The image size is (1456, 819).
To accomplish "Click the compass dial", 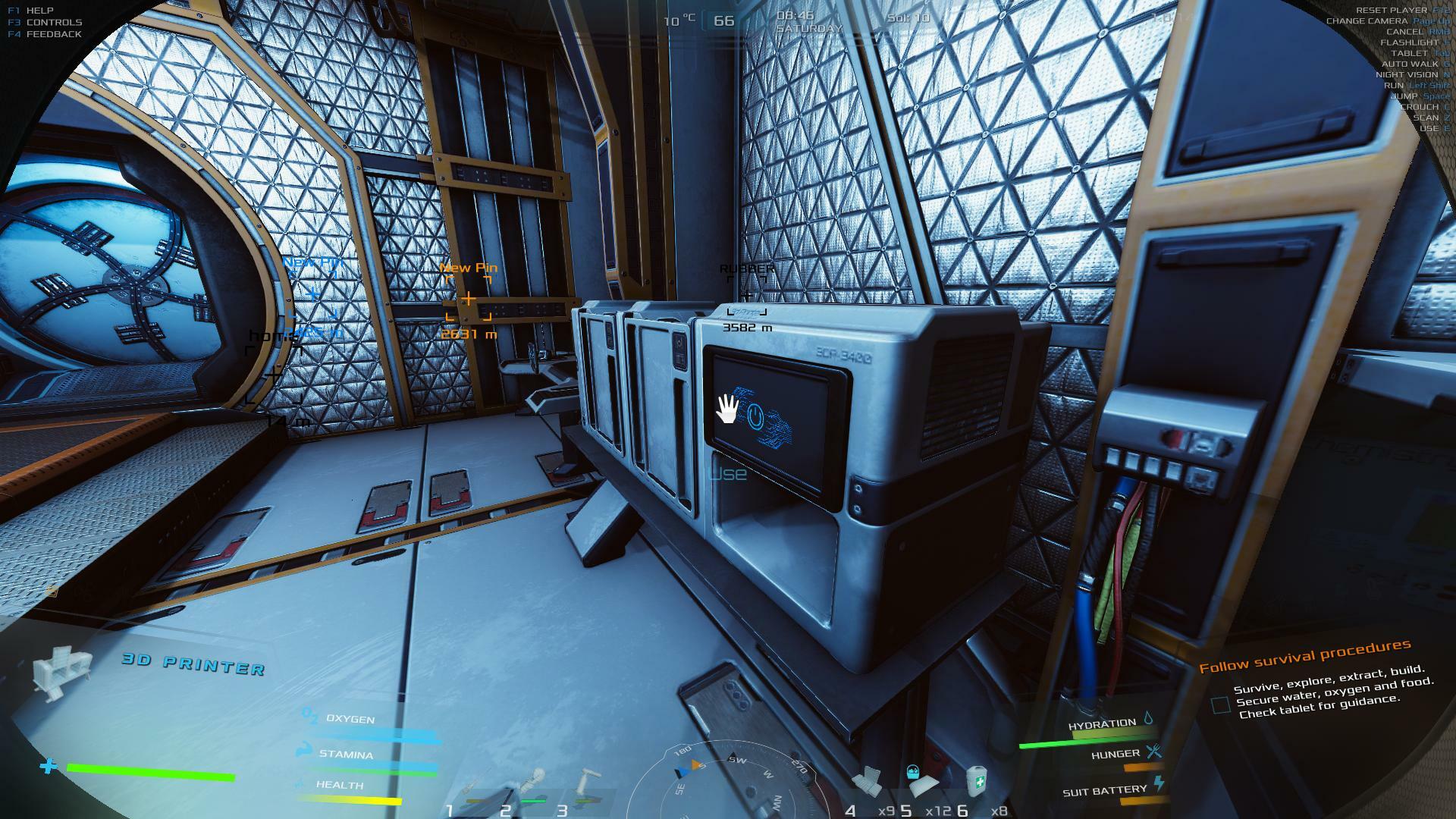I will tap(726, 781).
